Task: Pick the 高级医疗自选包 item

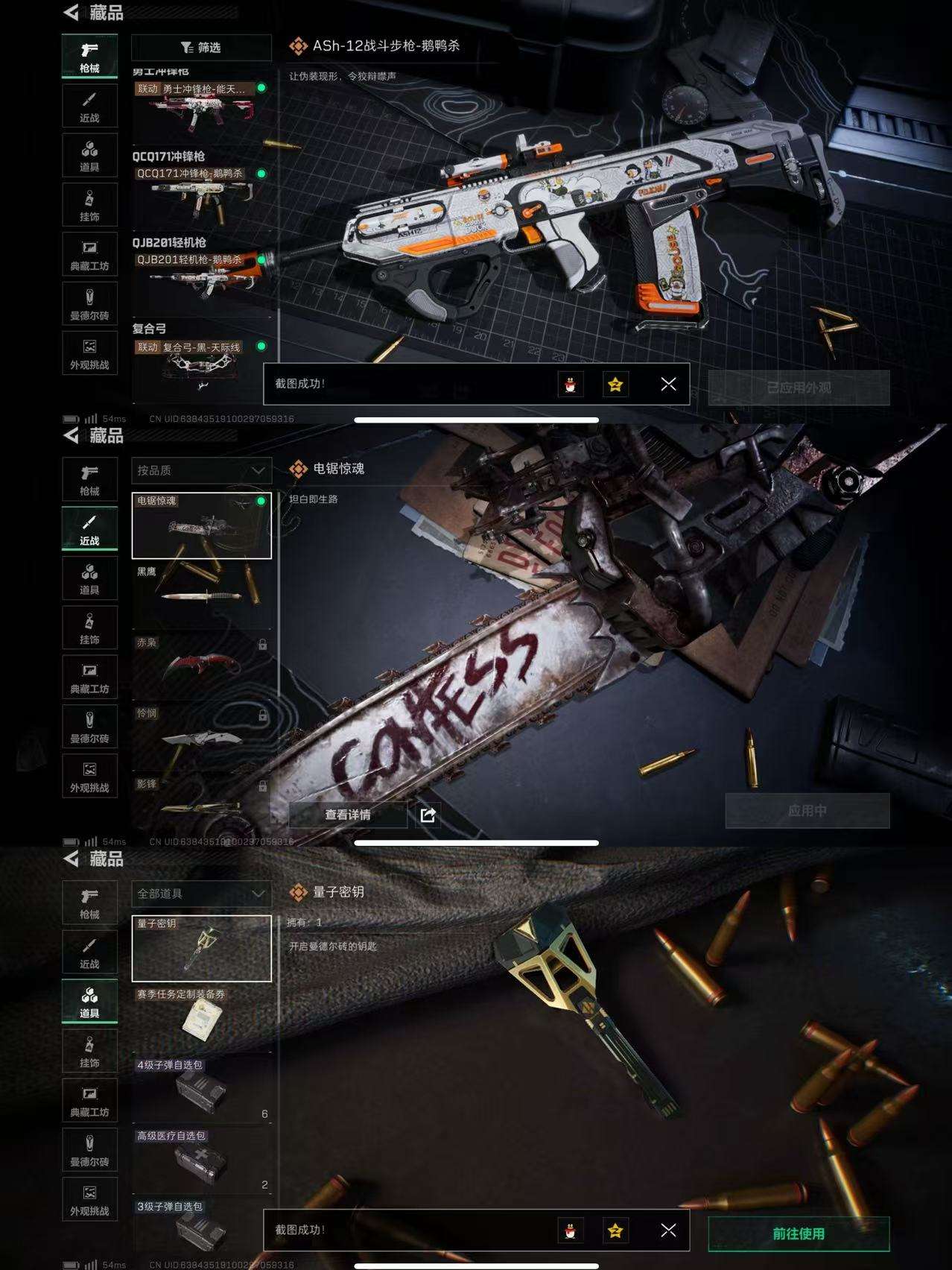Action: [201, 1159]
